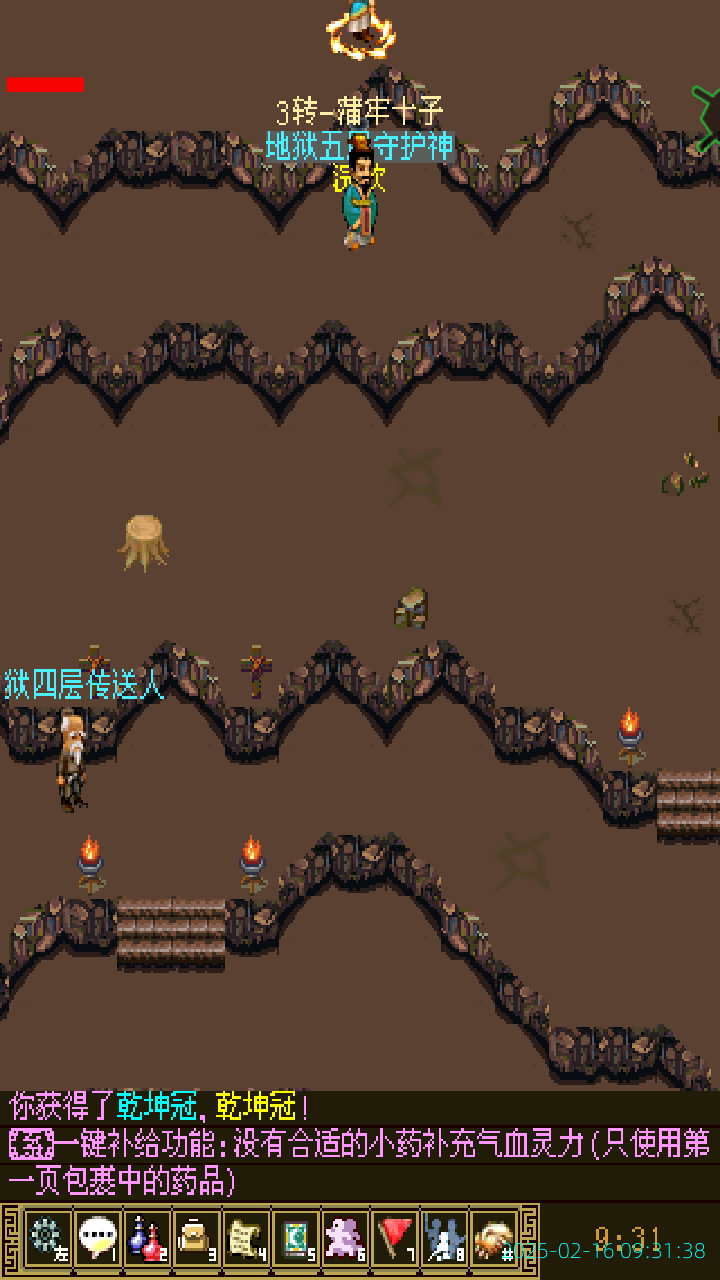Select the purple figure icon
The image size is (720, 1280).
click(345, 1238)
